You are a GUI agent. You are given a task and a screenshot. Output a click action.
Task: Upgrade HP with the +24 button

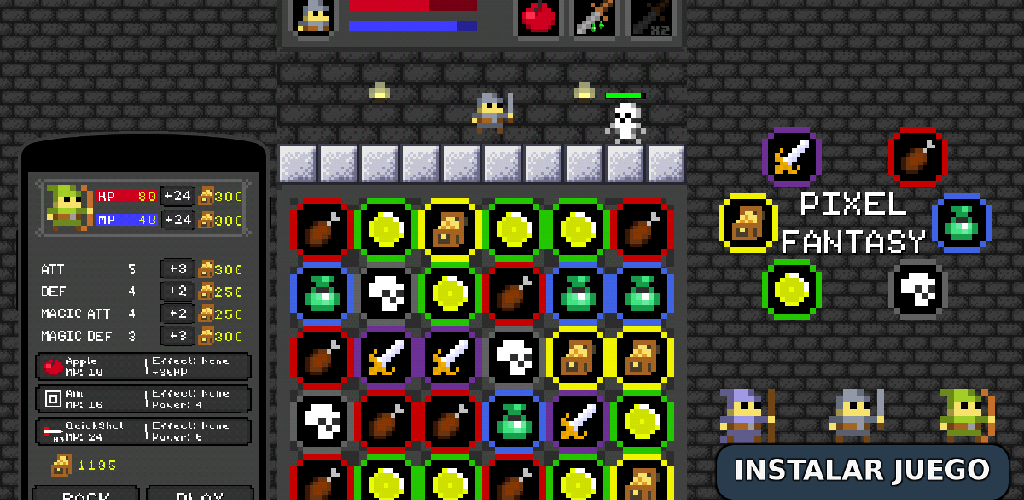(x=178, y=196)
